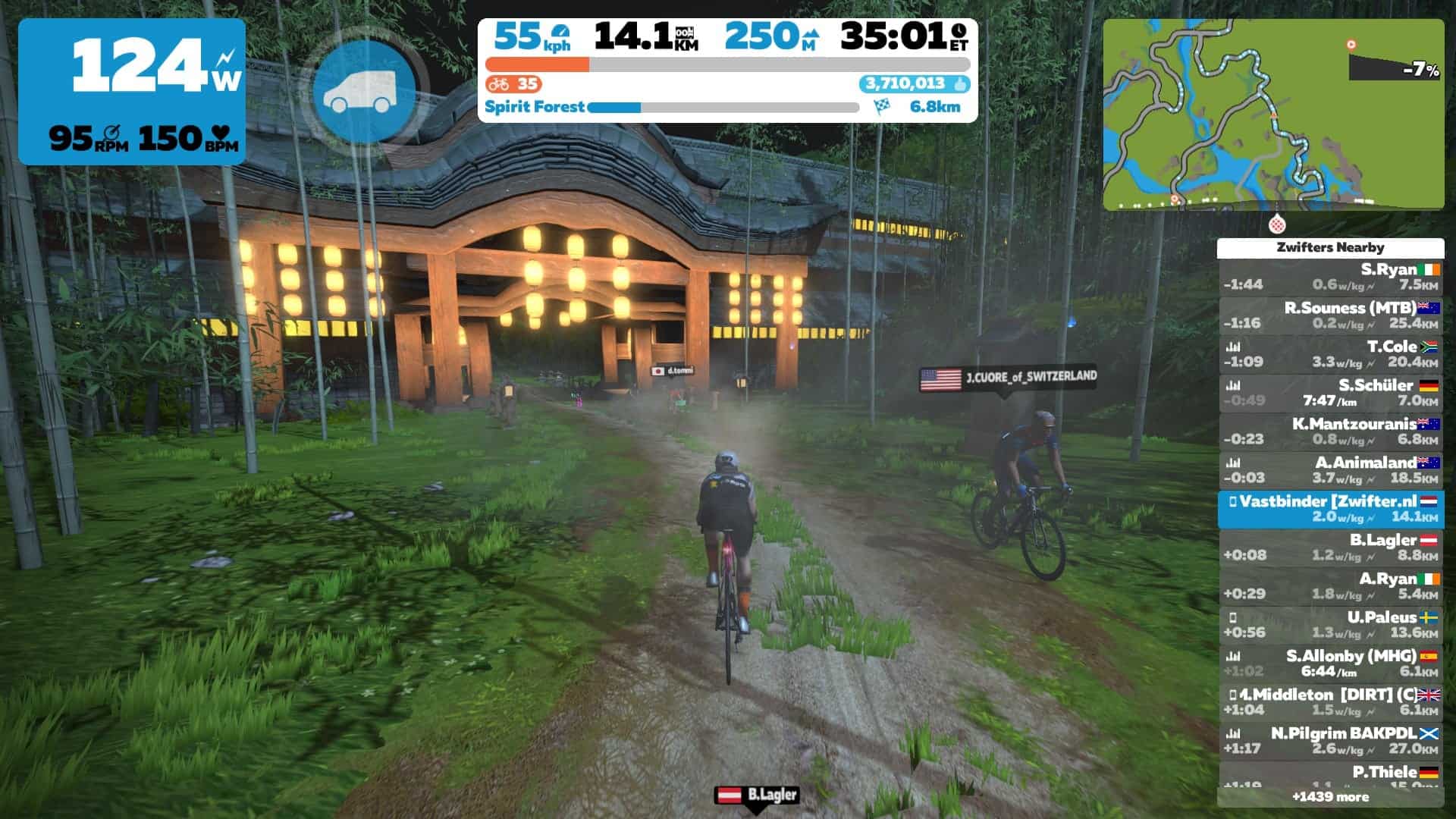Show the +1439 more riders
The image size is (1456, 819).
1330,797
